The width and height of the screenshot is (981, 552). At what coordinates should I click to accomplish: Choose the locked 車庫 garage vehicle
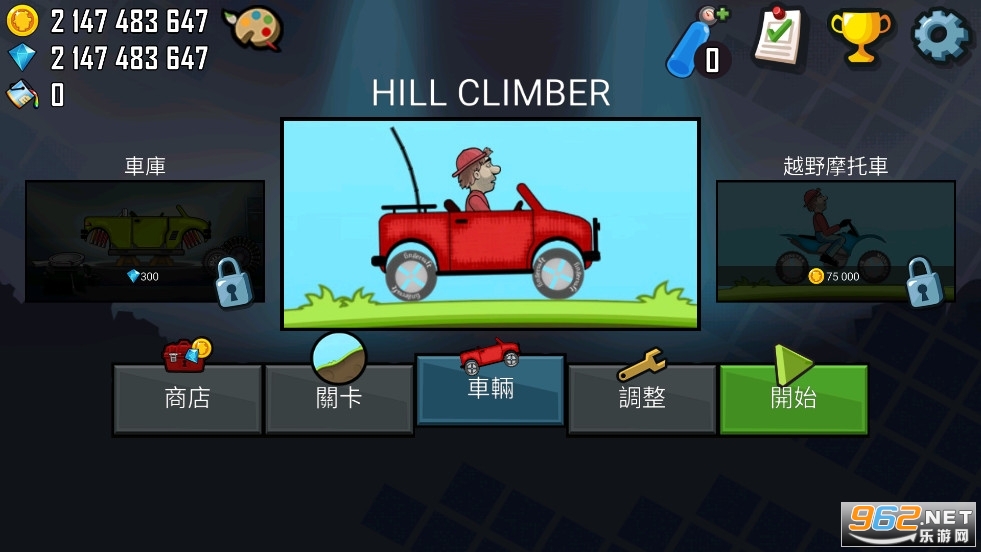click(x=145, y=241)
